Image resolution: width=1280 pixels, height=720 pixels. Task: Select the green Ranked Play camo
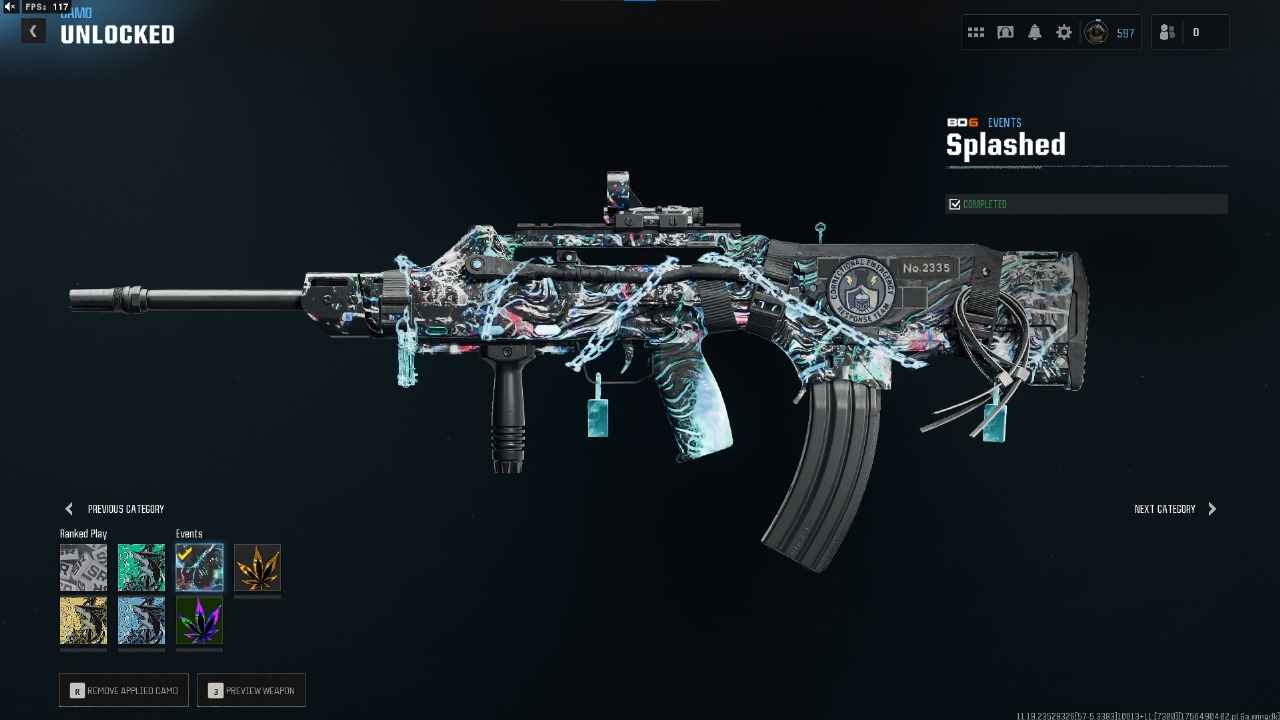coord(141,568)
